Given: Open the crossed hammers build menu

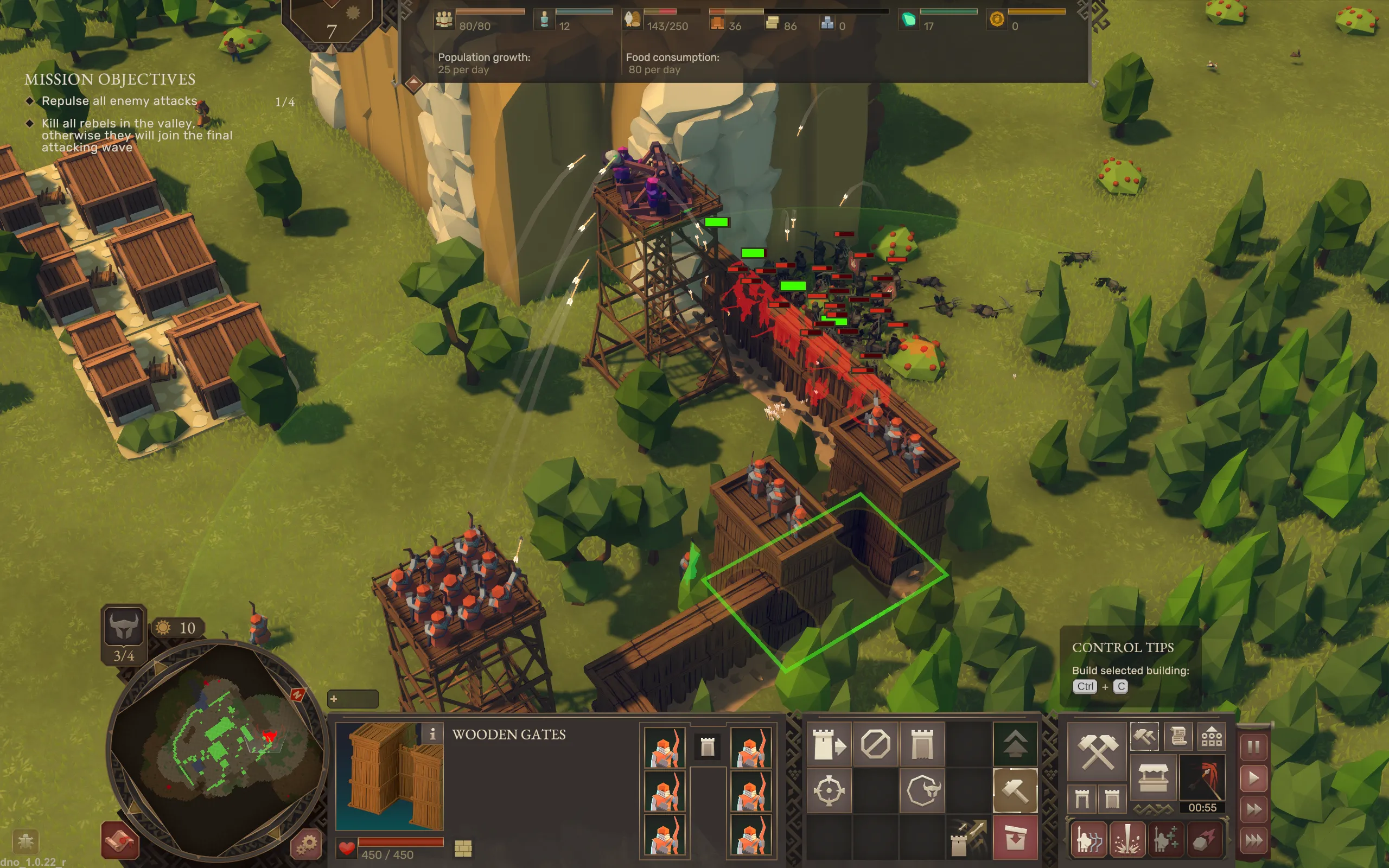Looking at the screenshot, I should pos(1097,752).
